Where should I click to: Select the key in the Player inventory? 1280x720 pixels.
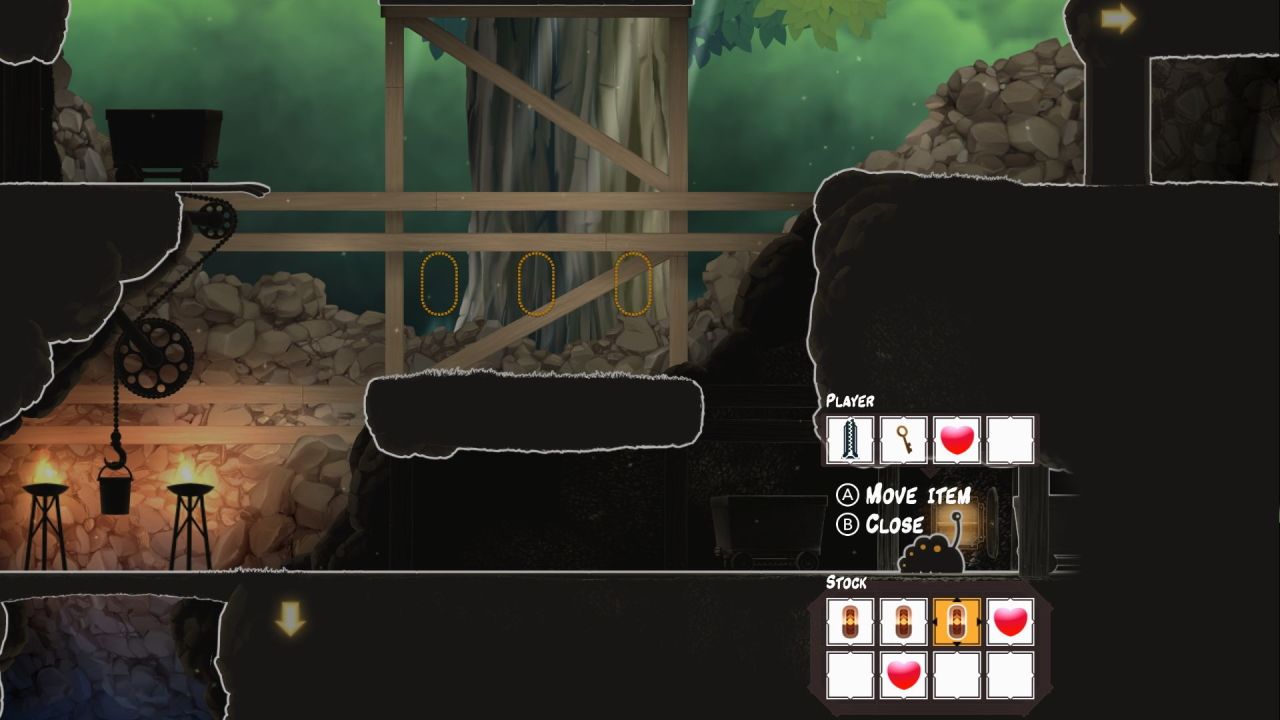point(903,437)
